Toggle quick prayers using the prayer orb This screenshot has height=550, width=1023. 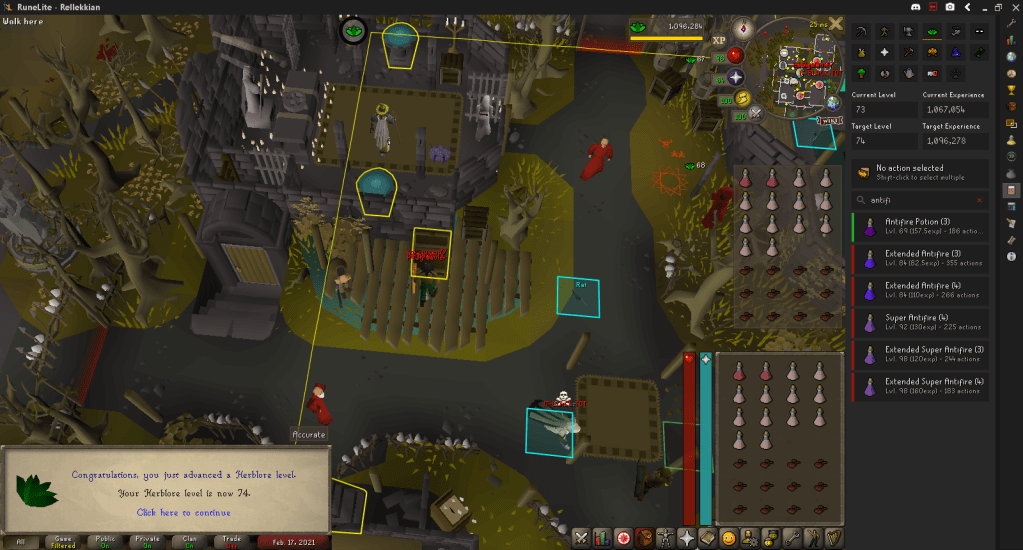tap(736, 76)
